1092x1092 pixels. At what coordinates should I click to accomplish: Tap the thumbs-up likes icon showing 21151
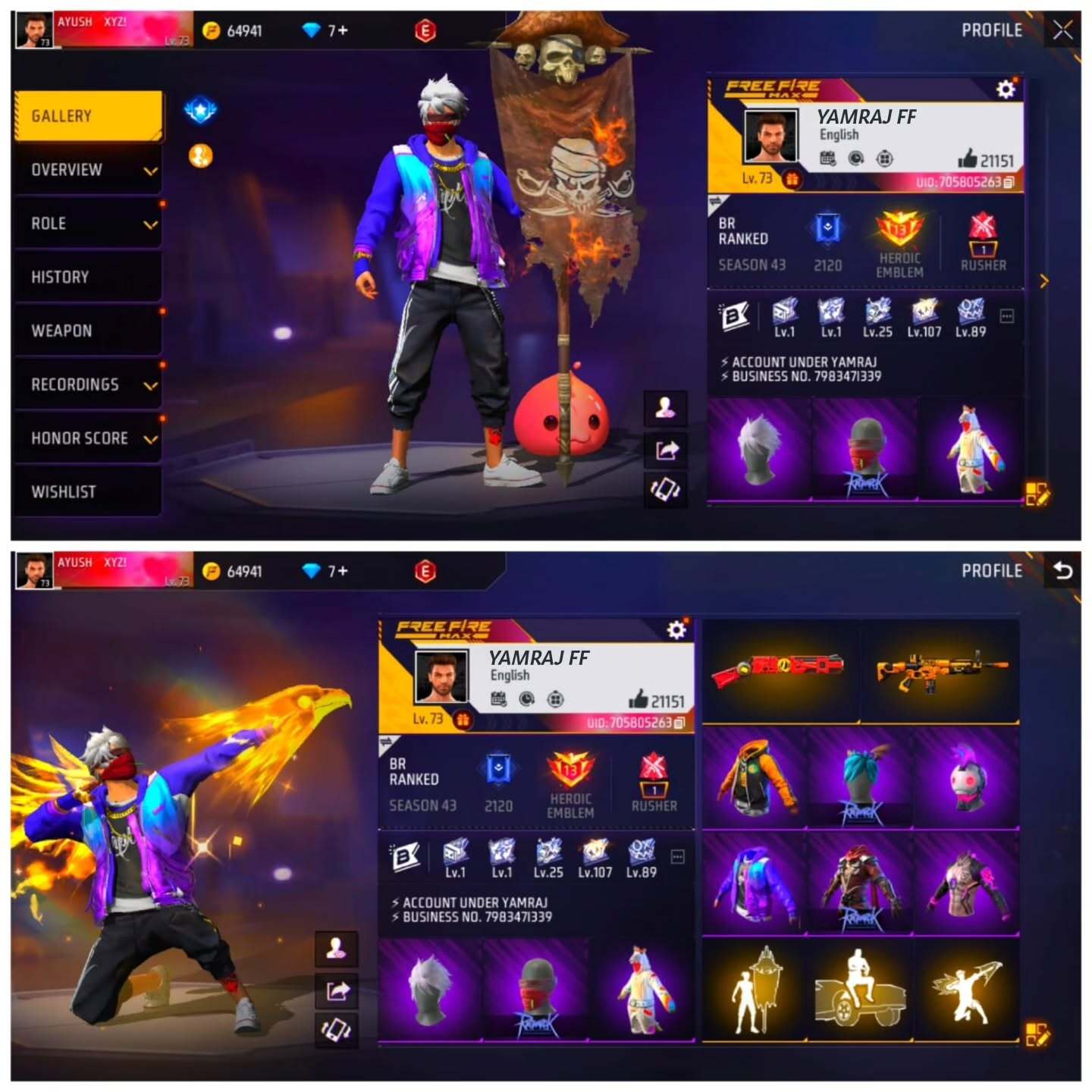(x=969, y=158)
